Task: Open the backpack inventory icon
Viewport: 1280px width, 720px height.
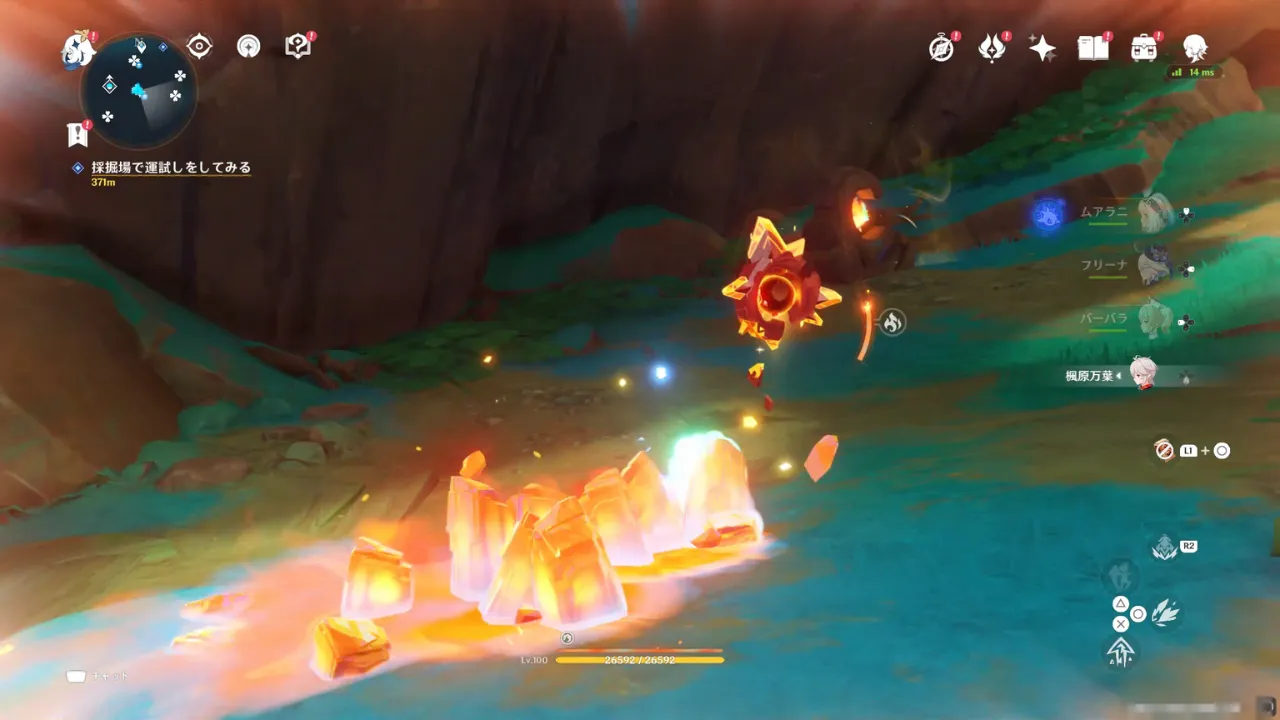Action: tap(1144, 48)
